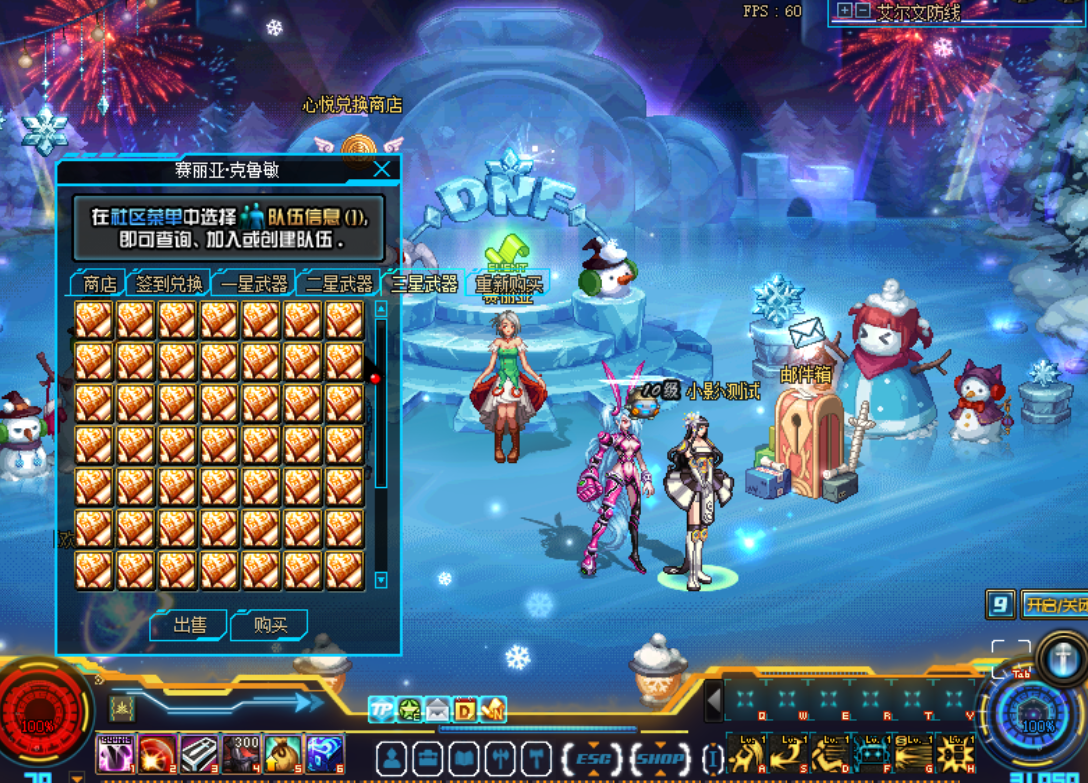Screen dimensions: 1088x783
Task: Switch to the 商店 tab
Action: 99,284
